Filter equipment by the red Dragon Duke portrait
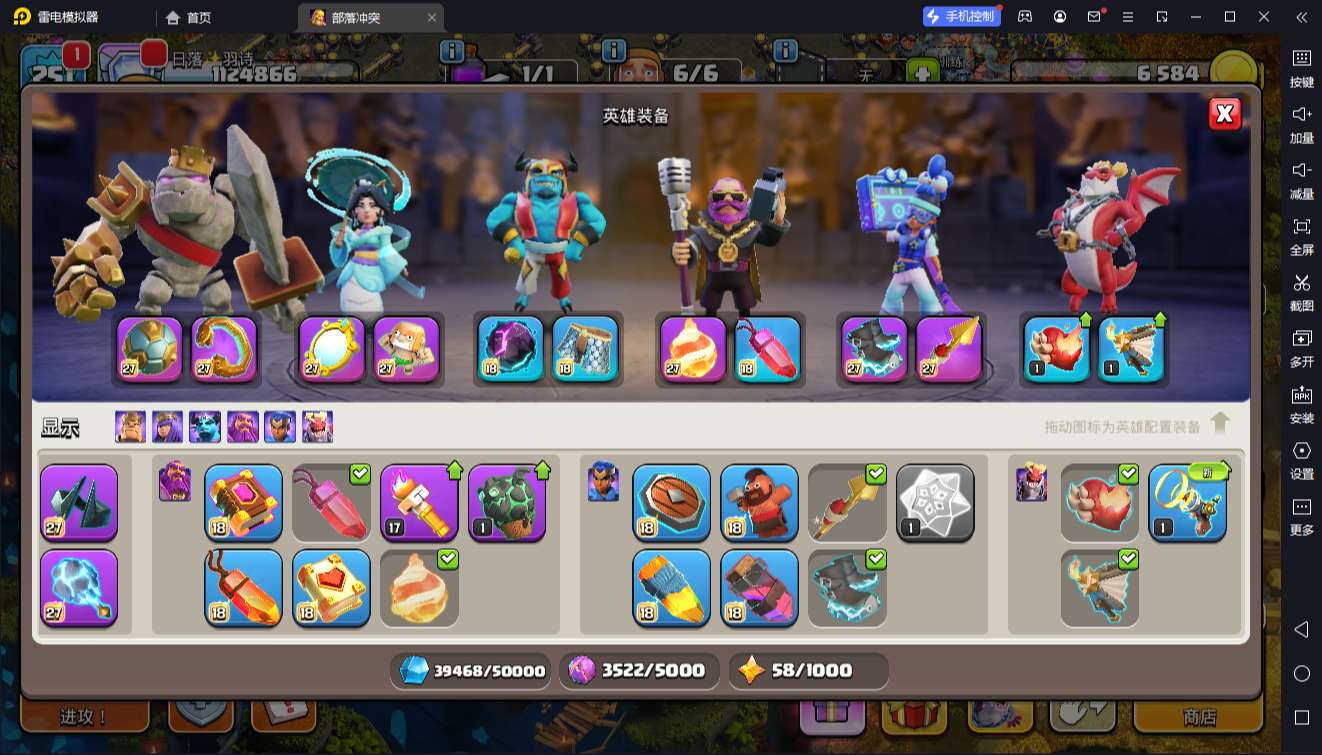Viewport: 1322px width, 755px height. (318, 427)
